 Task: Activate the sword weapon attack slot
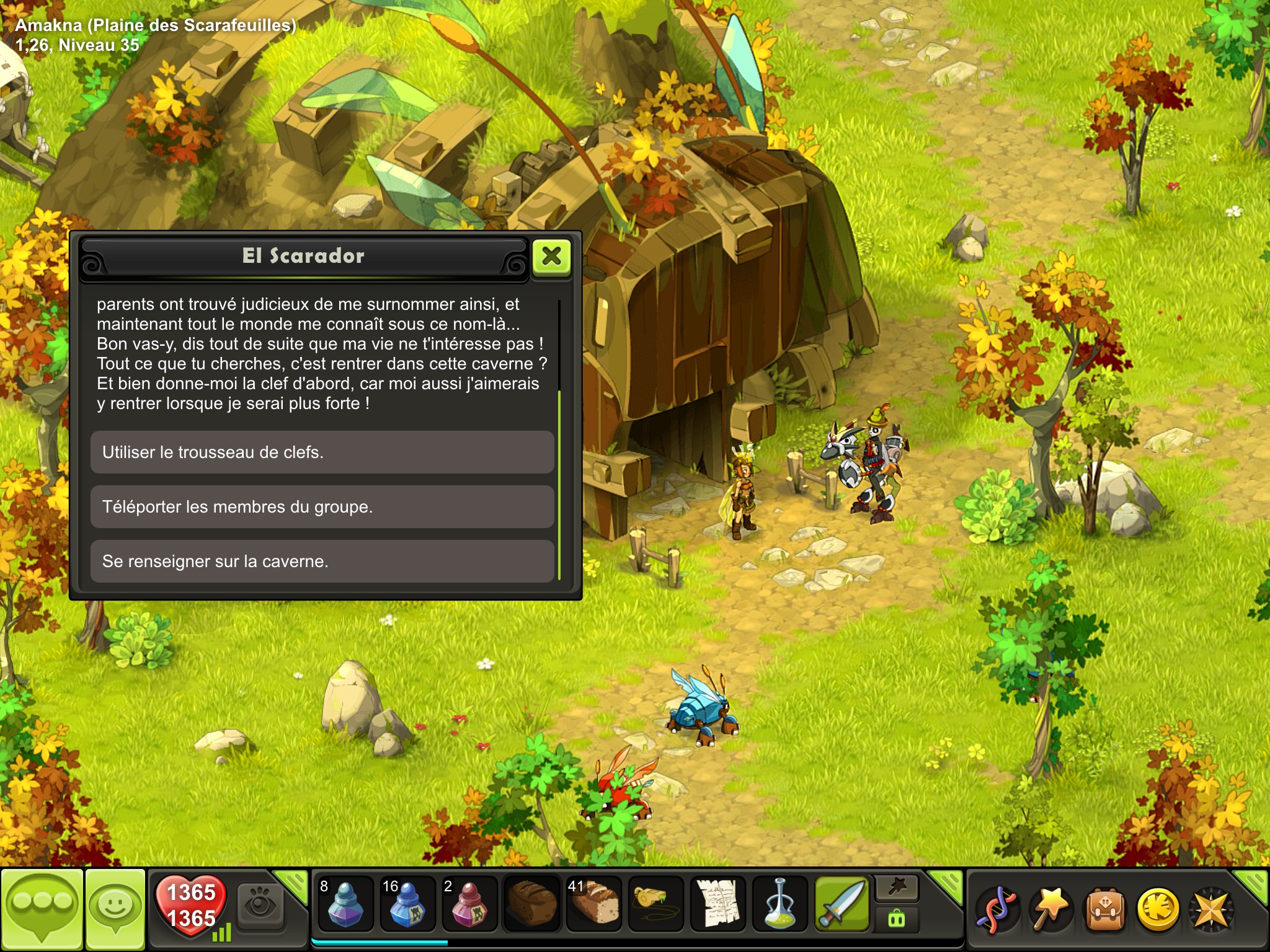pos(841,904)
